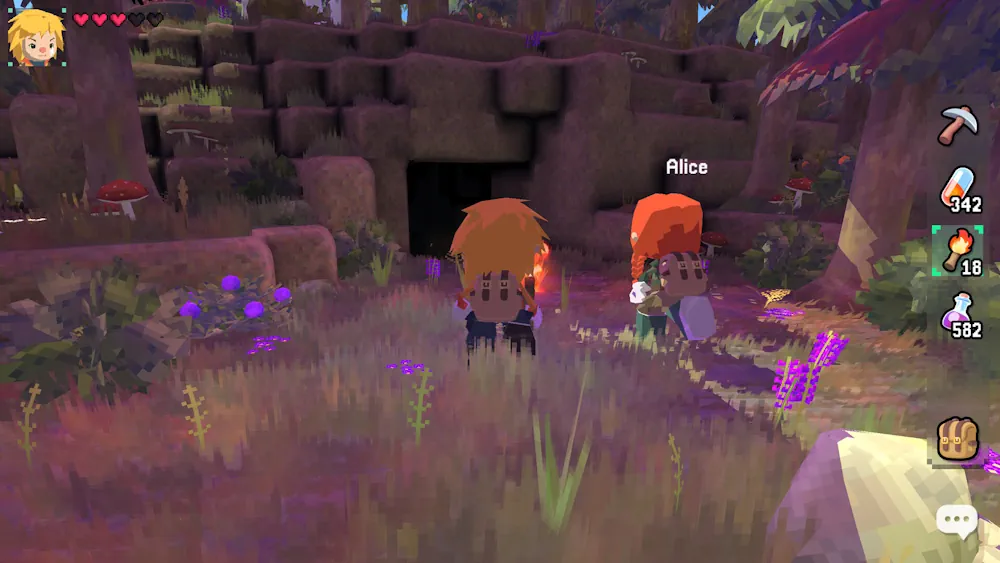Select the pink potion flask slot
Image resolution: width=1000 pixels, height=563 pixels.
(958, 313)
